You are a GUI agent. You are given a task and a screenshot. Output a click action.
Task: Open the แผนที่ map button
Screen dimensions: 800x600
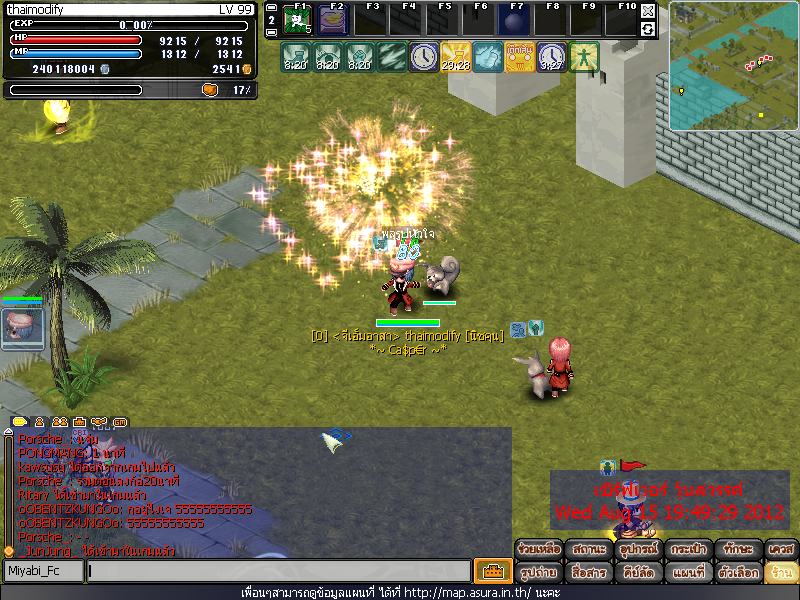[x=685, y=573]
